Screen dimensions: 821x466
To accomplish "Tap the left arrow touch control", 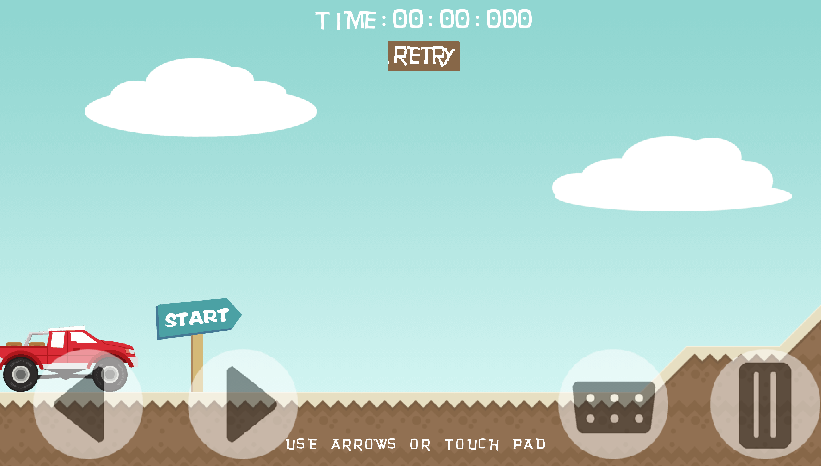I will [87, 404].
